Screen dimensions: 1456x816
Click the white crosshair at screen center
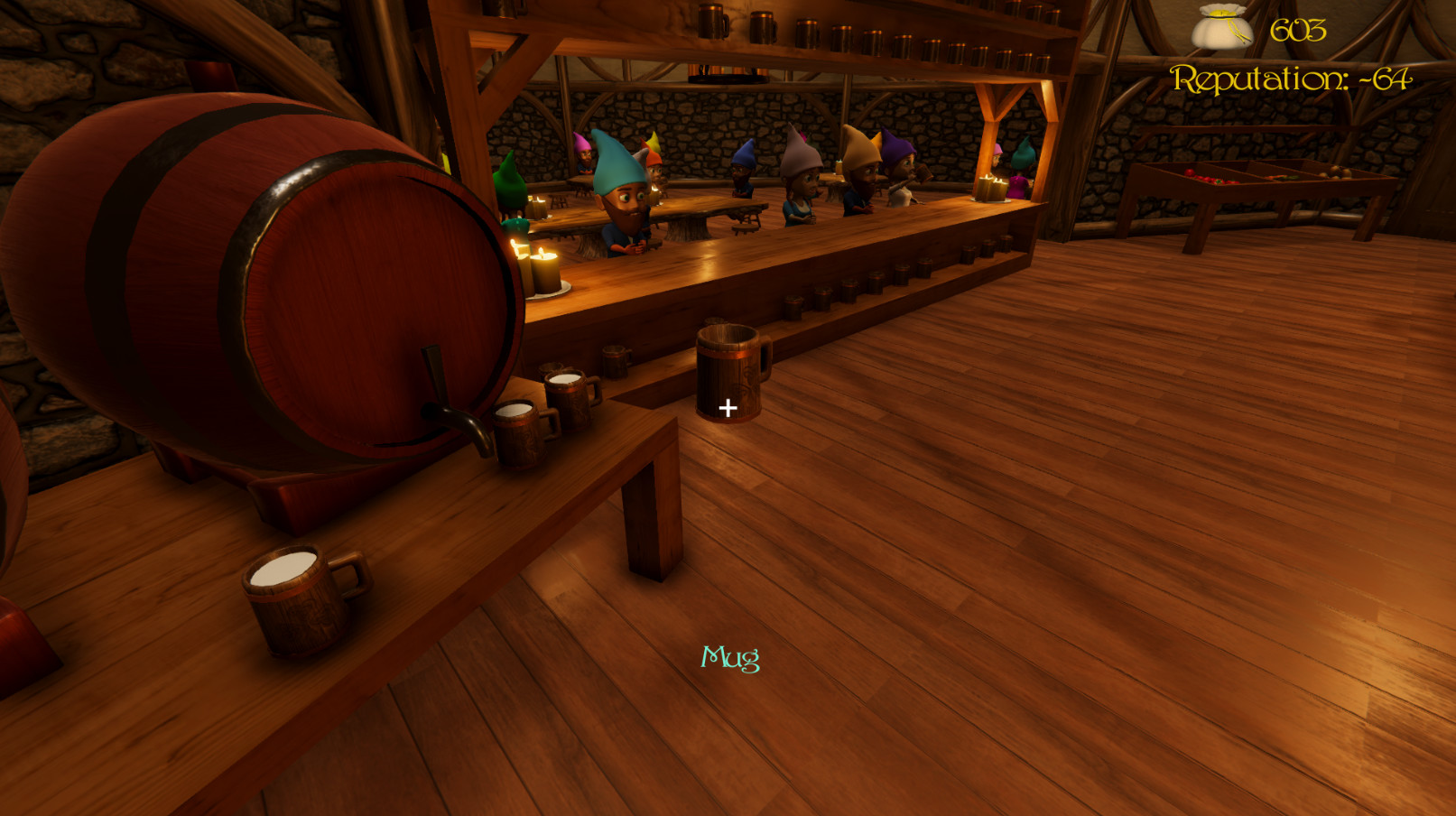point(728,408)
